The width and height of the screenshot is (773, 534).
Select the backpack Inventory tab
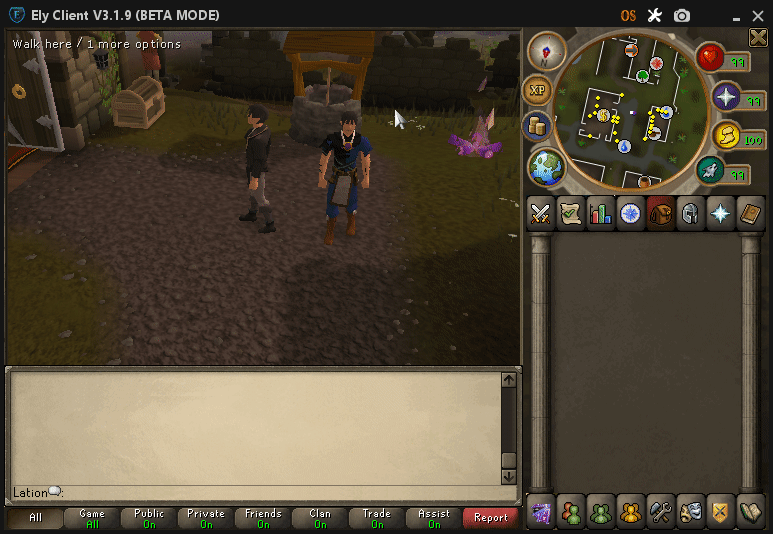pyautogui.click(x=660, y=213)
